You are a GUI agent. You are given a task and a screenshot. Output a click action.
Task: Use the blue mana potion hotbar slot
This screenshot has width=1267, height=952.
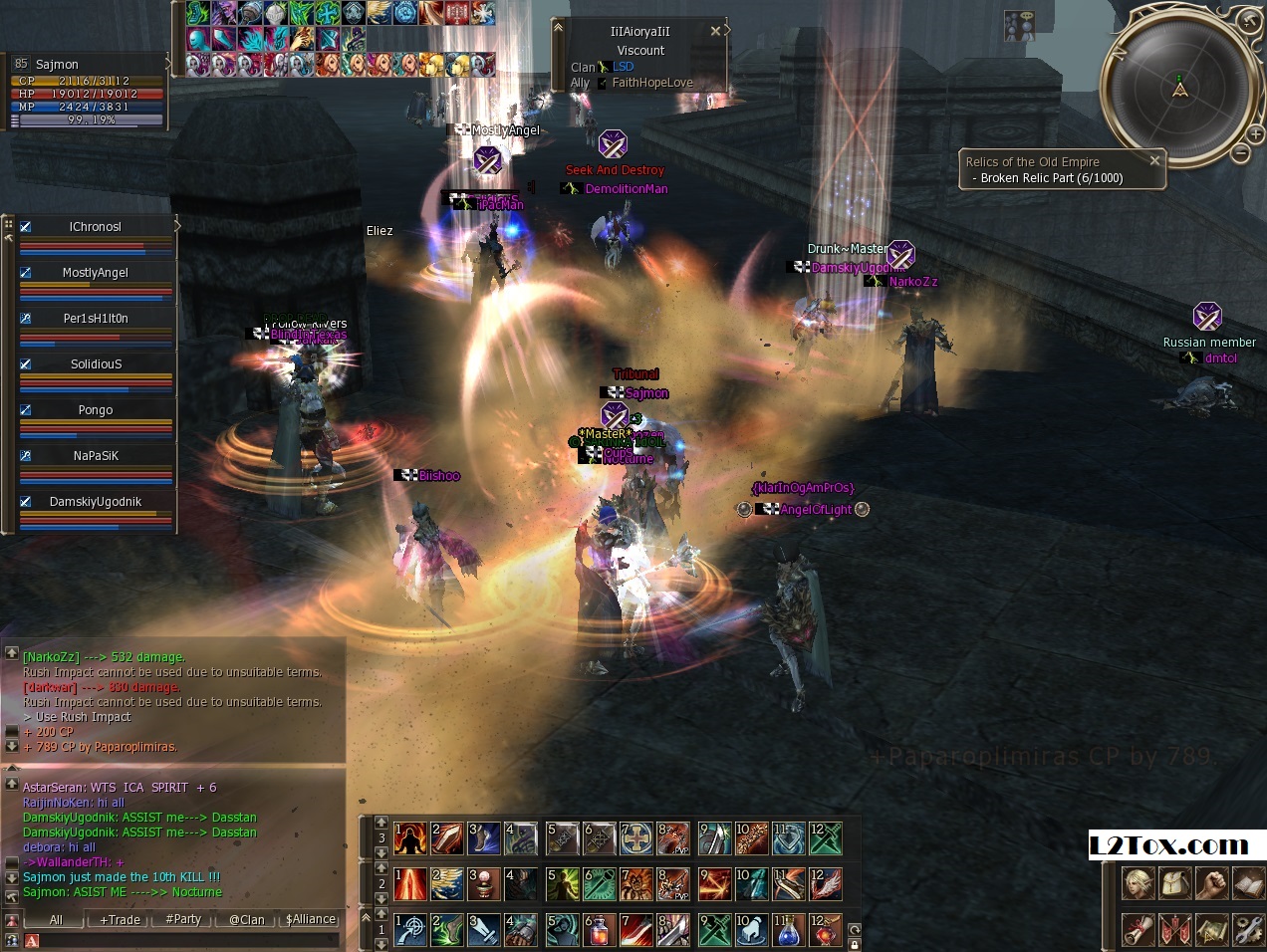coord(787,930)
